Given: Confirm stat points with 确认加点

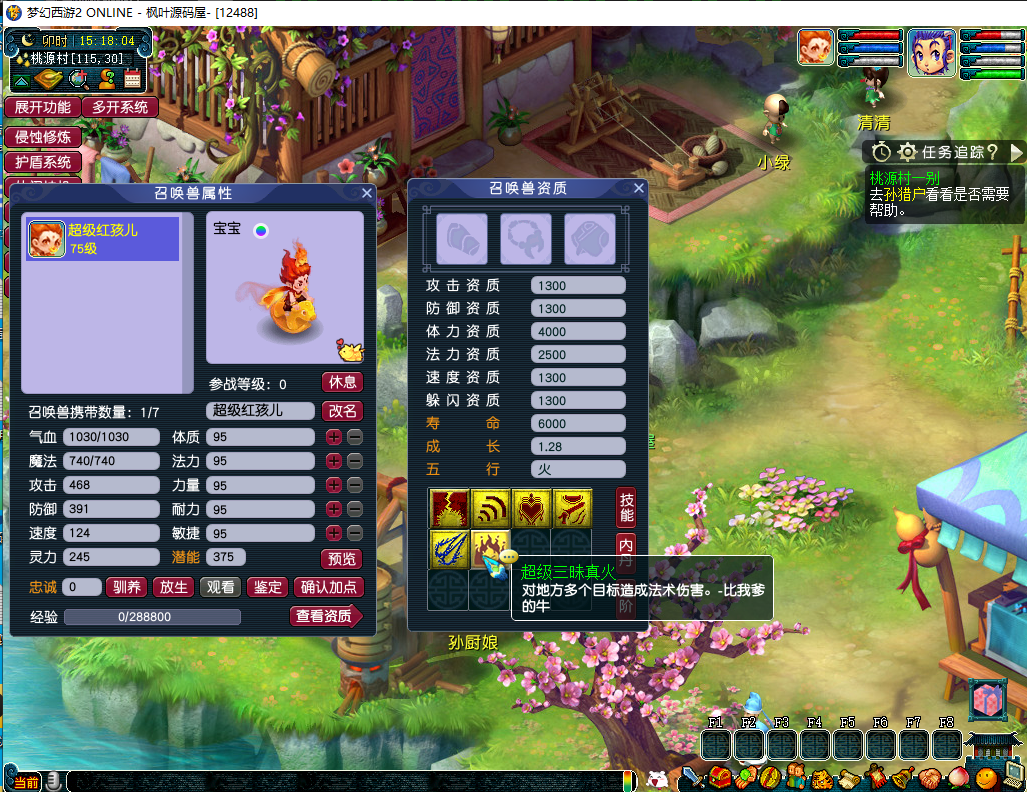Looking at the screenshot, I should coord(330,587).
